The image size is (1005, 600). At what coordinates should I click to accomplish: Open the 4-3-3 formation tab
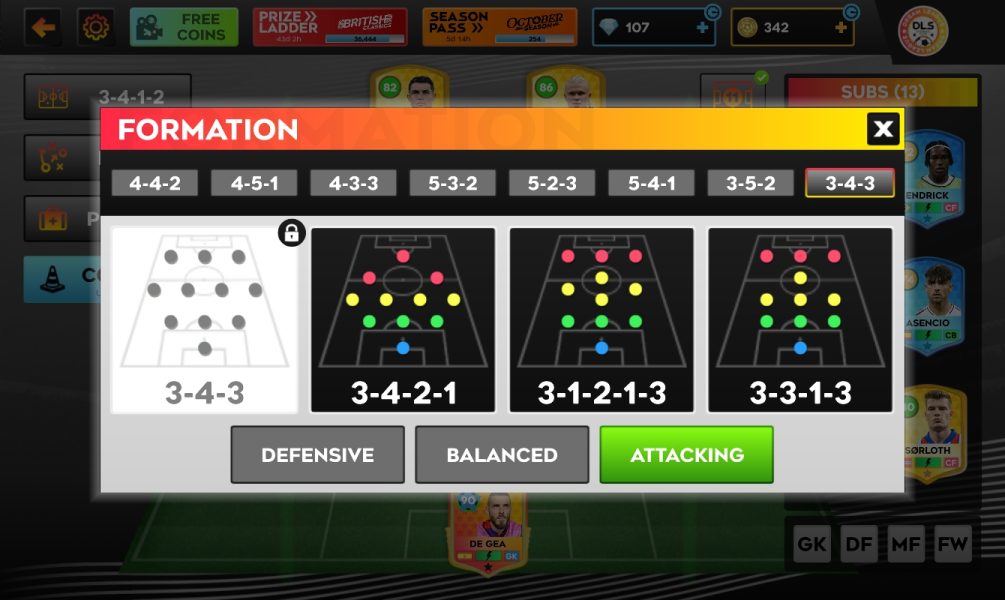tap(353, 183)
